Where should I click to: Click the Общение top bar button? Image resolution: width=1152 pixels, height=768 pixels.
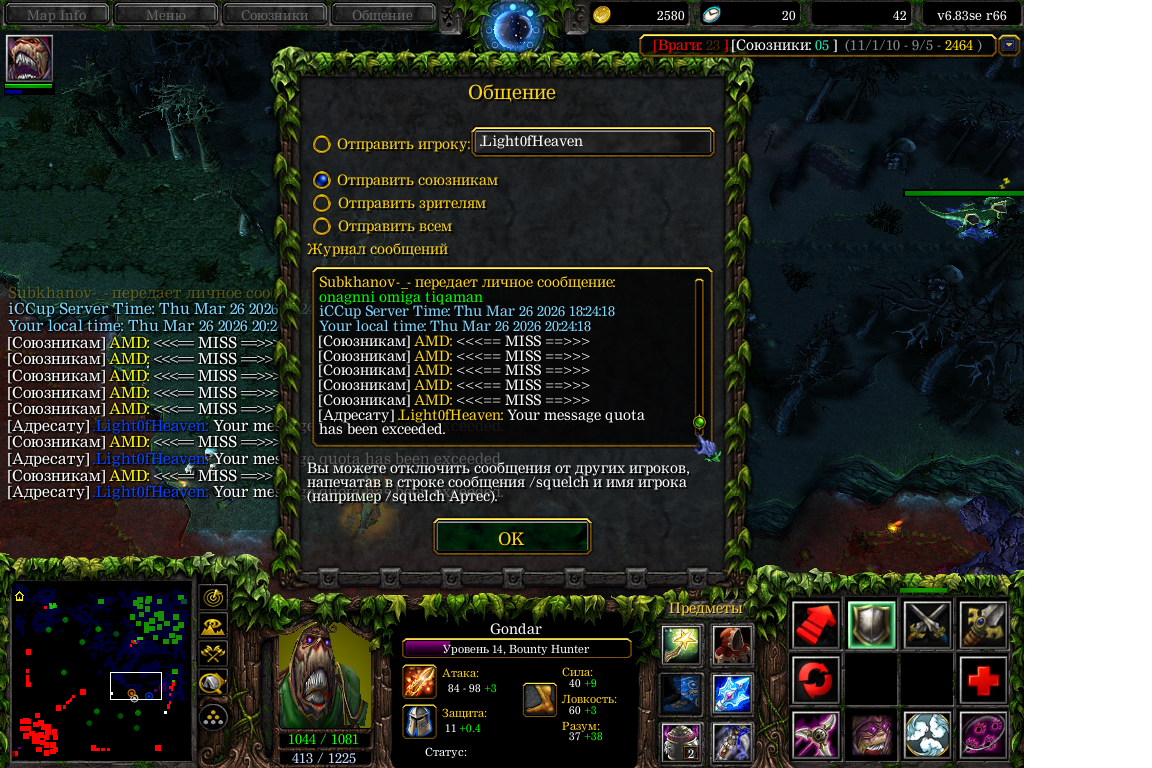382,15
